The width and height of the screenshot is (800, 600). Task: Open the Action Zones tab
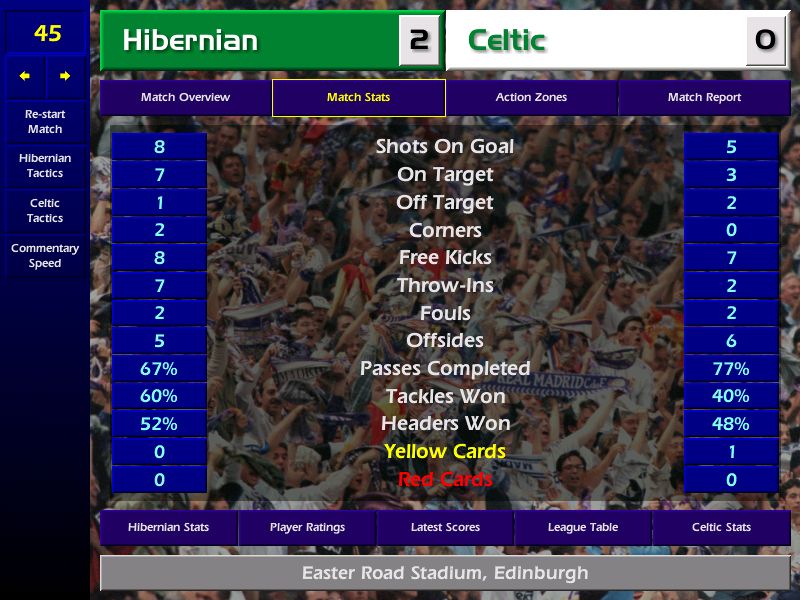[531, 98]
